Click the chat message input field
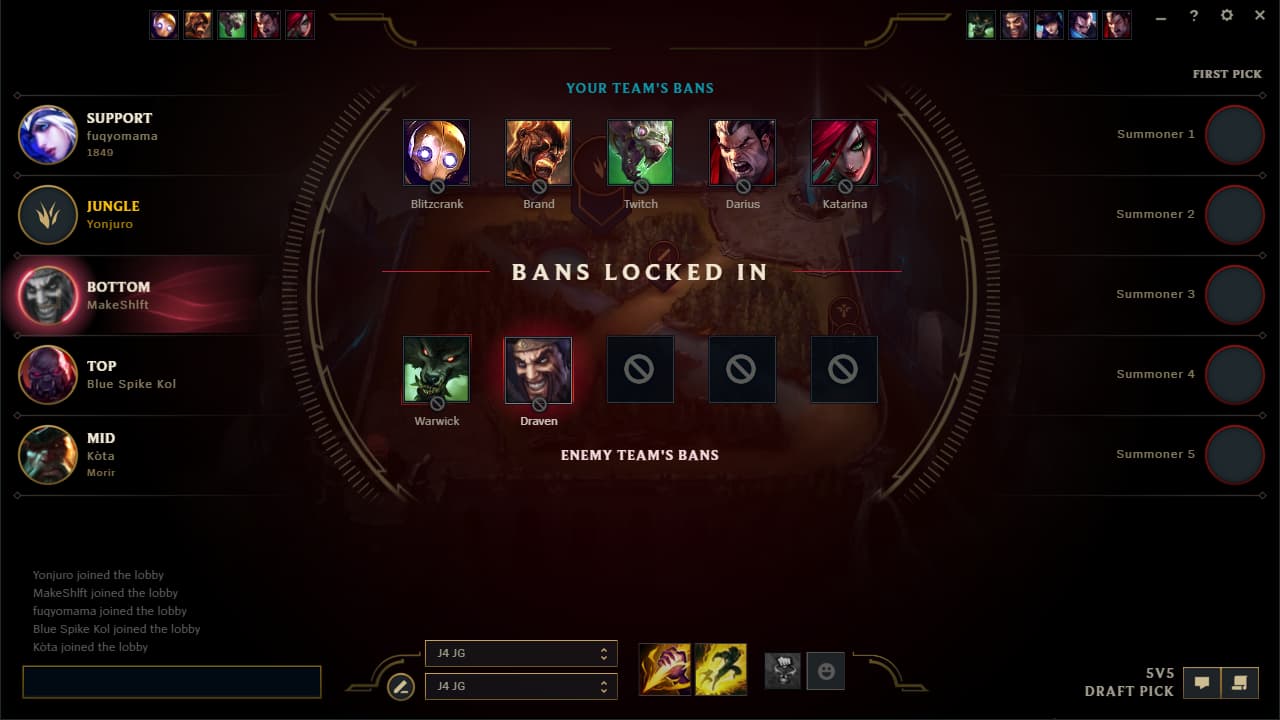The height and width of the screenshot is (720, 1280). tap(170, 682)
